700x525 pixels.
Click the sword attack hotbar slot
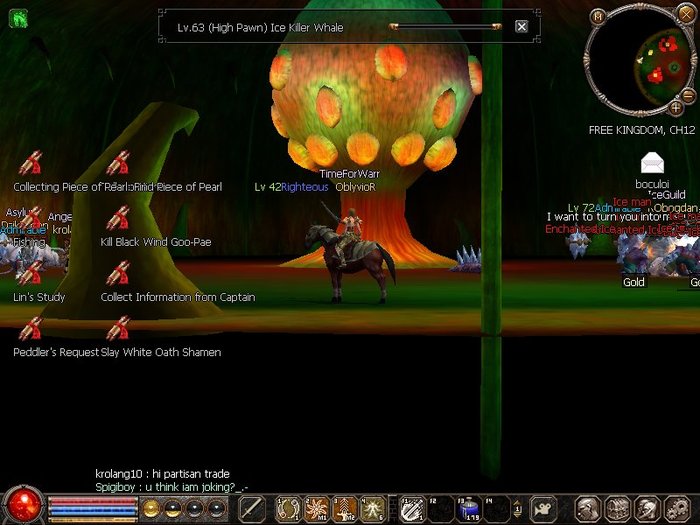[x=253, y=509]
